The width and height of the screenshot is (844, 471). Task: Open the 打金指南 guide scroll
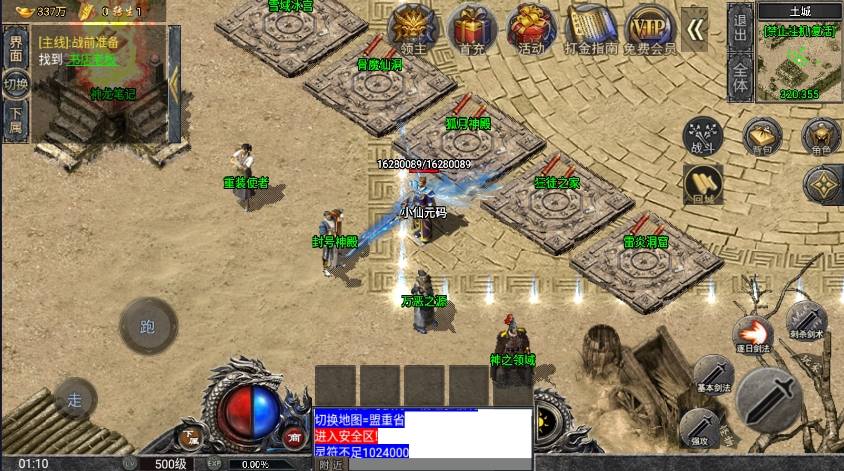tap(591, 28)
